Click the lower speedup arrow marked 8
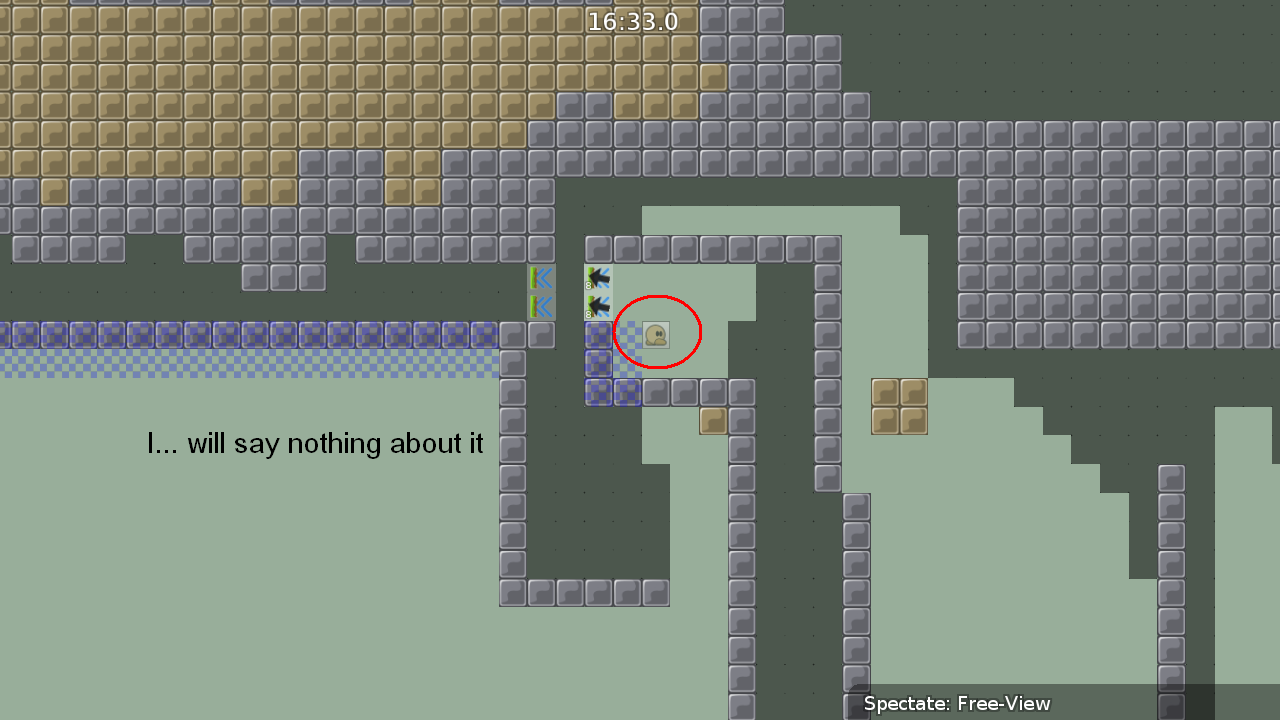The image size is (1280, 720). (597, 306)
